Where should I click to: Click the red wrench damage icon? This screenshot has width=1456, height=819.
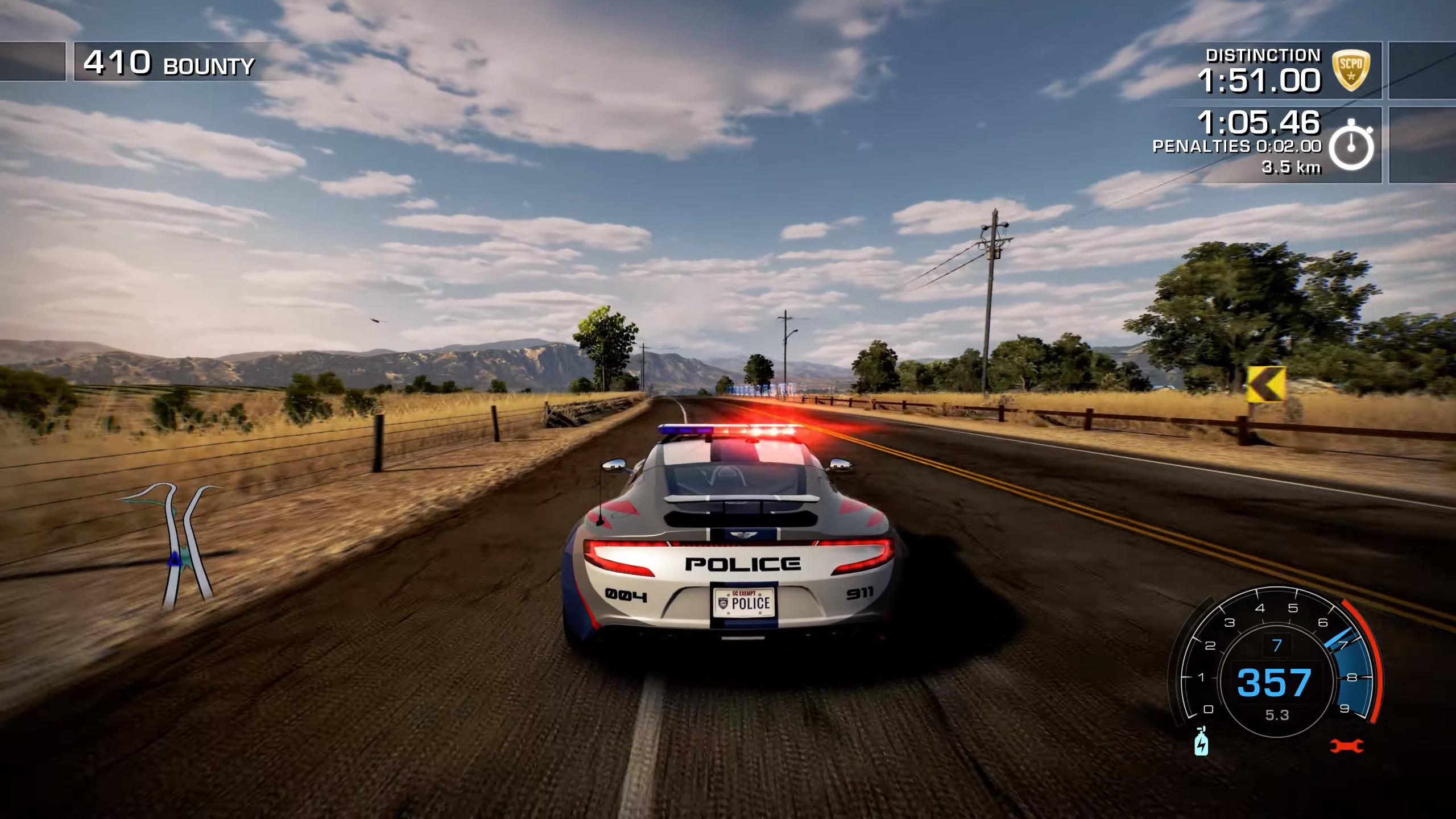1346,745
